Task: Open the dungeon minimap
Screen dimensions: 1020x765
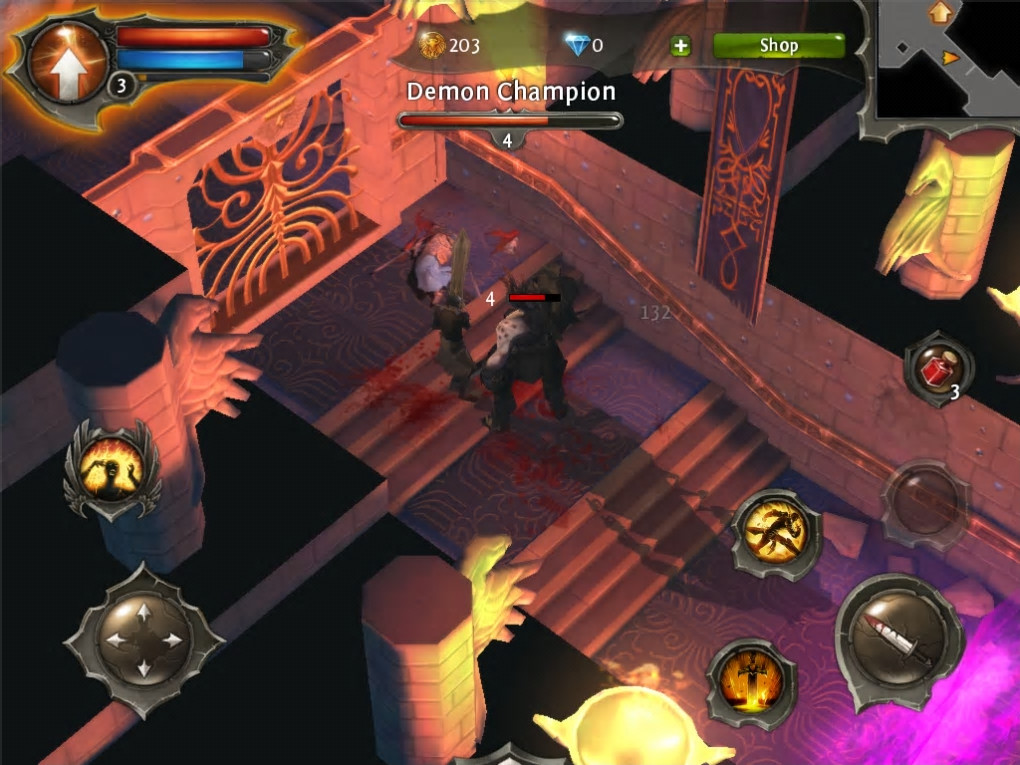Action: point(945,62)
